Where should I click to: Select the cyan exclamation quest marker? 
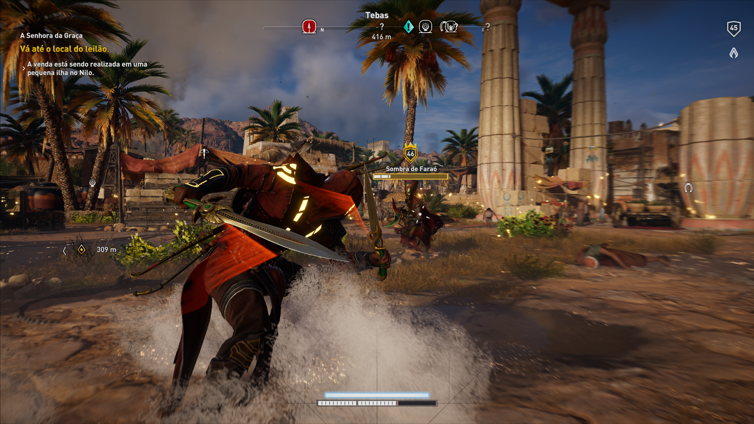pyautogui.click(x=408, y=27)
